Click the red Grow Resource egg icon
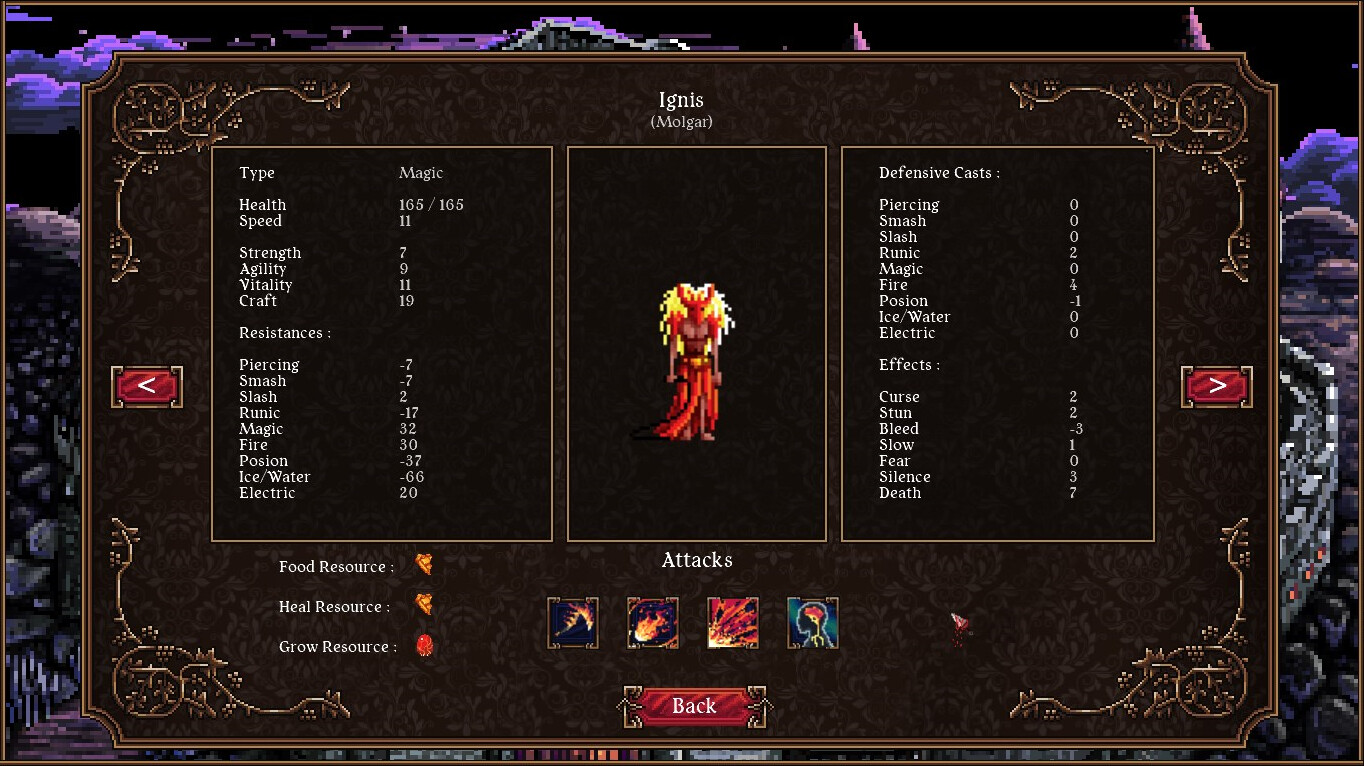 pos(424,646)
